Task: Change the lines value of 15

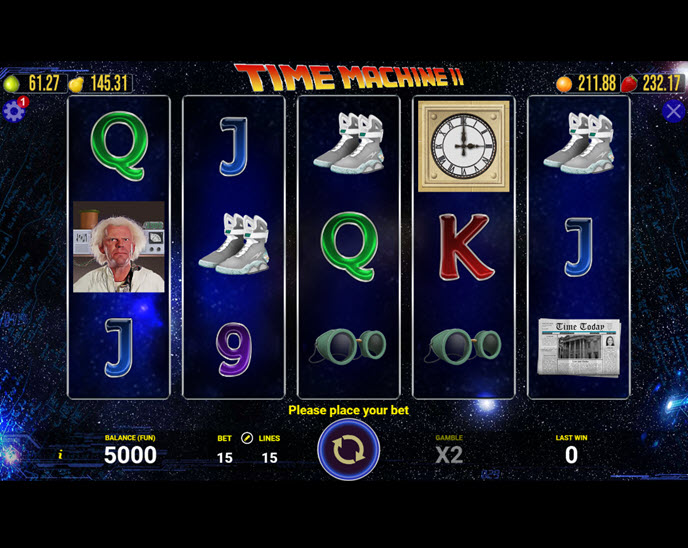Action: (x=269, y=458)
